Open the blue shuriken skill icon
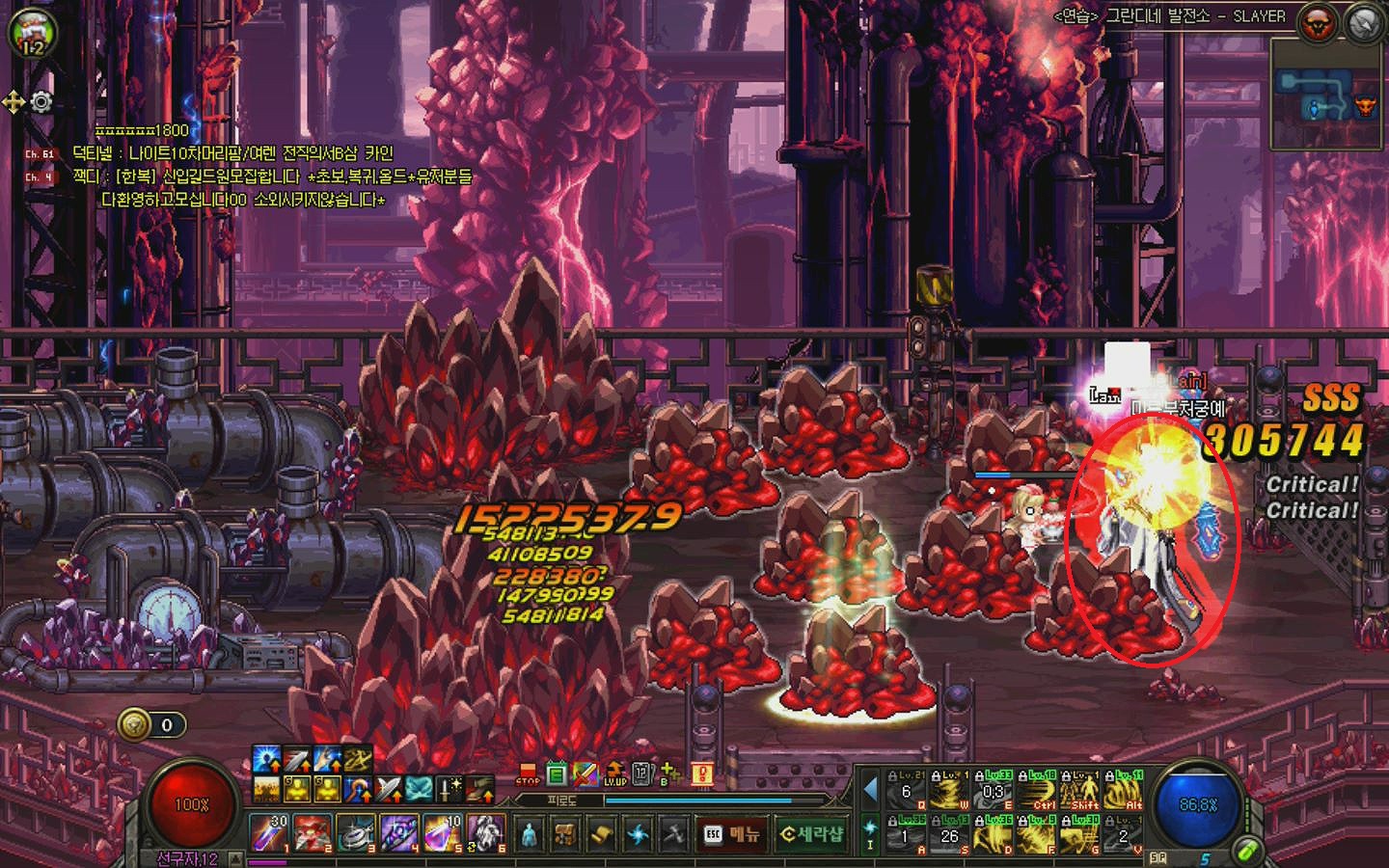 [638, 834]
